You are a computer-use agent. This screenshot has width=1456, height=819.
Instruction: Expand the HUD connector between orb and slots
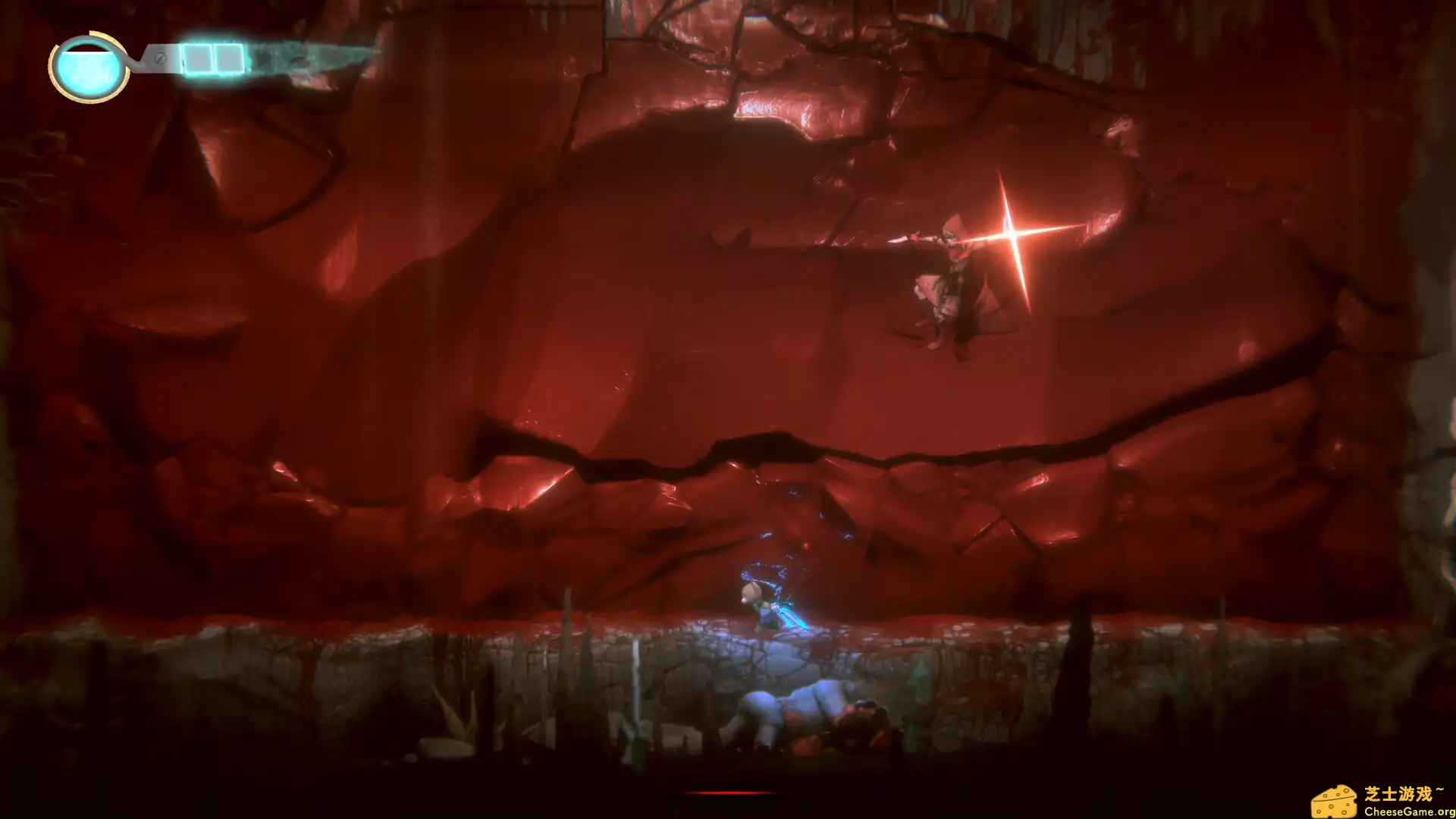tap(136, 61)
